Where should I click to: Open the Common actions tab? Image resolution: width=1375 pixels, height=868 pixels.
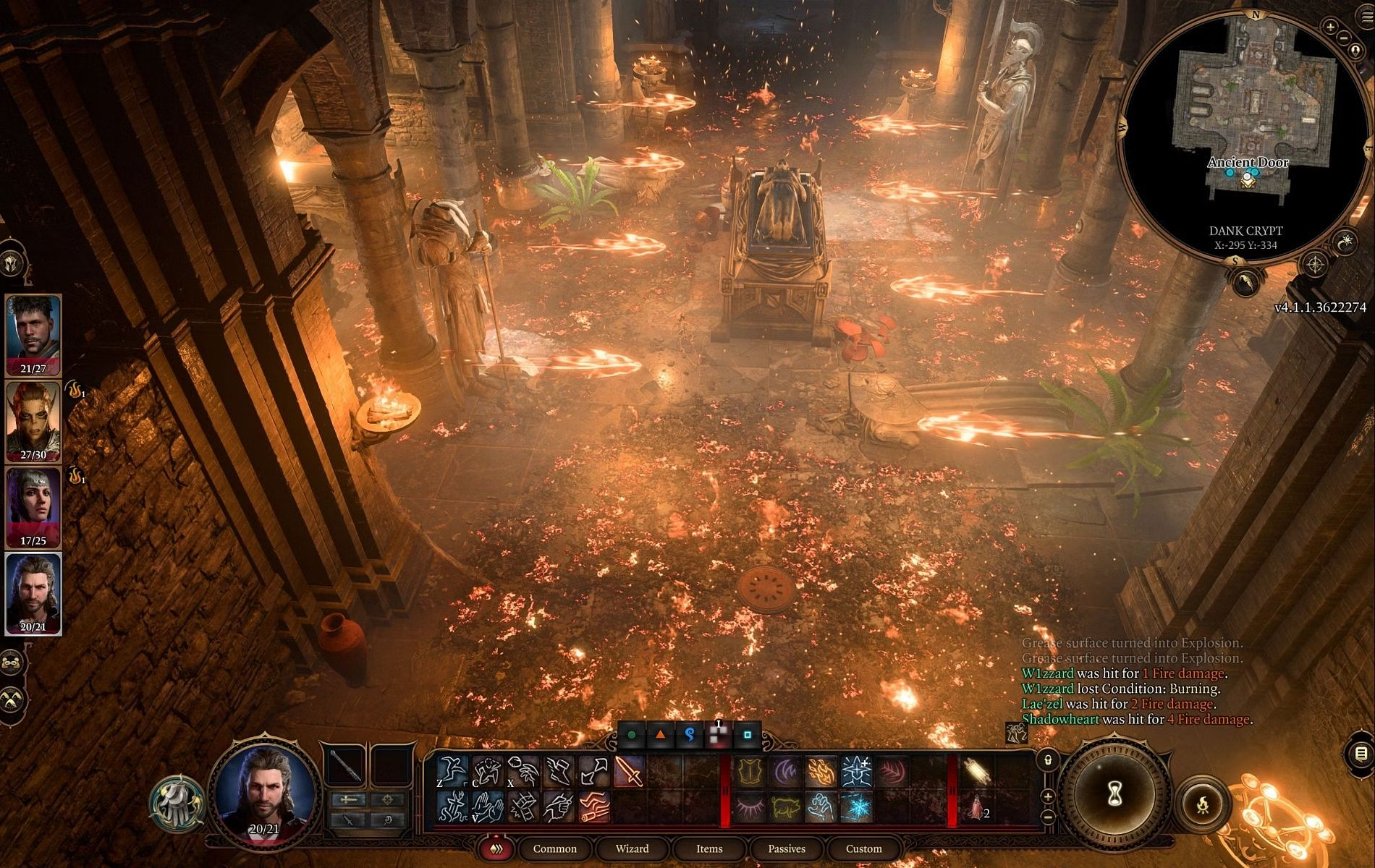(554, 848)
